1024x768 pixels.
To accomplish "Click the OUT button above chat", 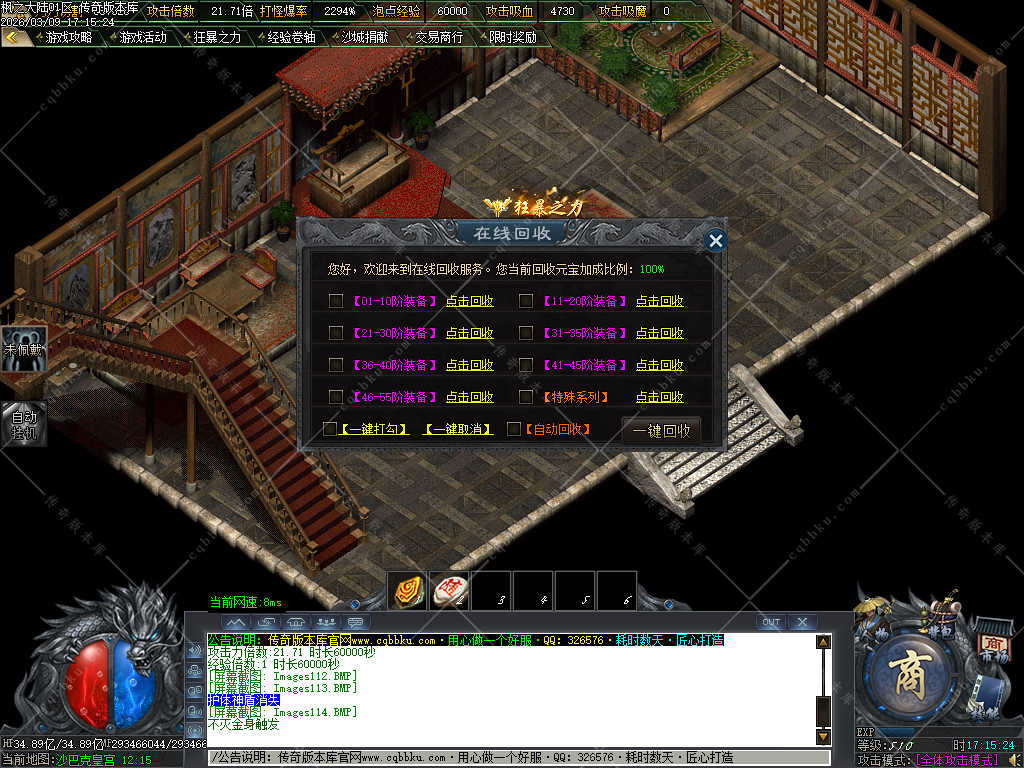I will coord(770,622).
